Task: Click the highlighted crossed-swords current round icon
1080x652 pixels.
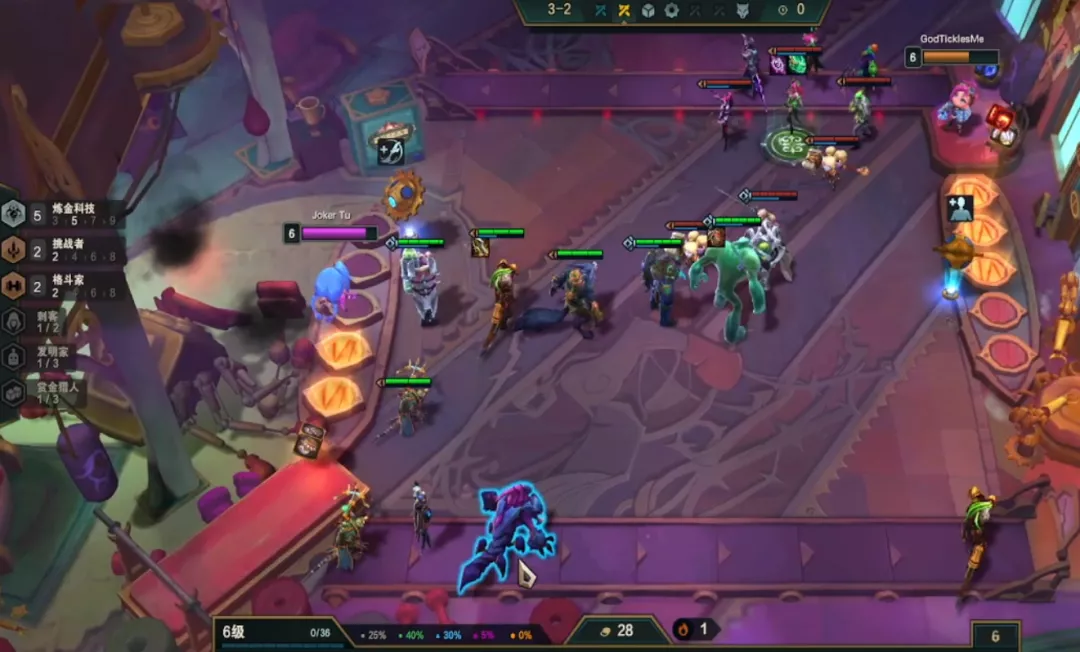Action: (624, 11)
